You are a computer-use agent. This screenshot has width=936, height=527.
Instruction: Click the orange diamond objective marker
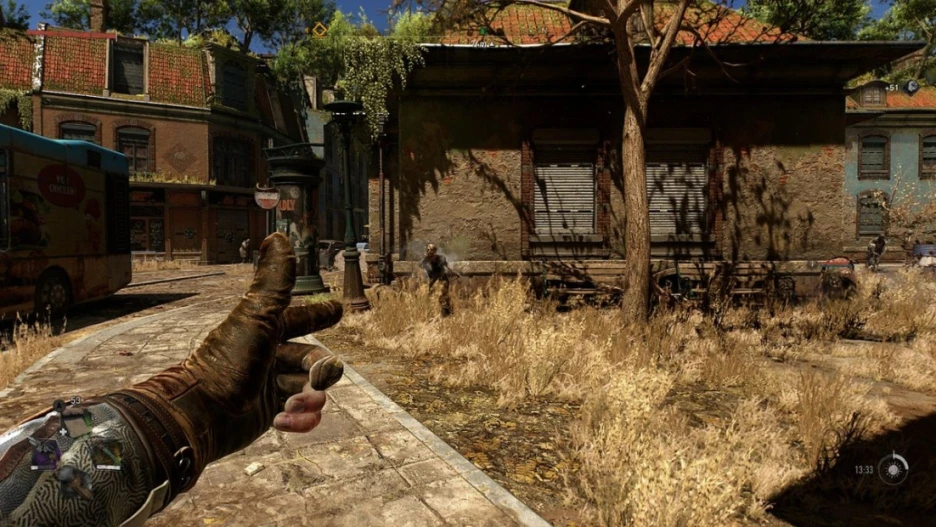click(x=320, y=29)
